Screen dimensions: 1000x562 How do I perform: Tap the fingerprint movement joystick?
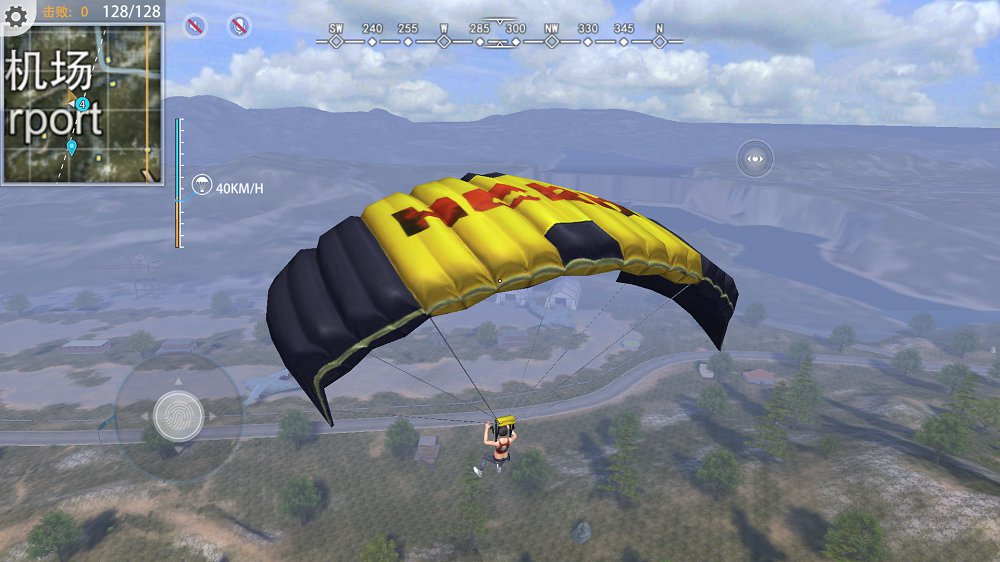(x=179, y=414)
